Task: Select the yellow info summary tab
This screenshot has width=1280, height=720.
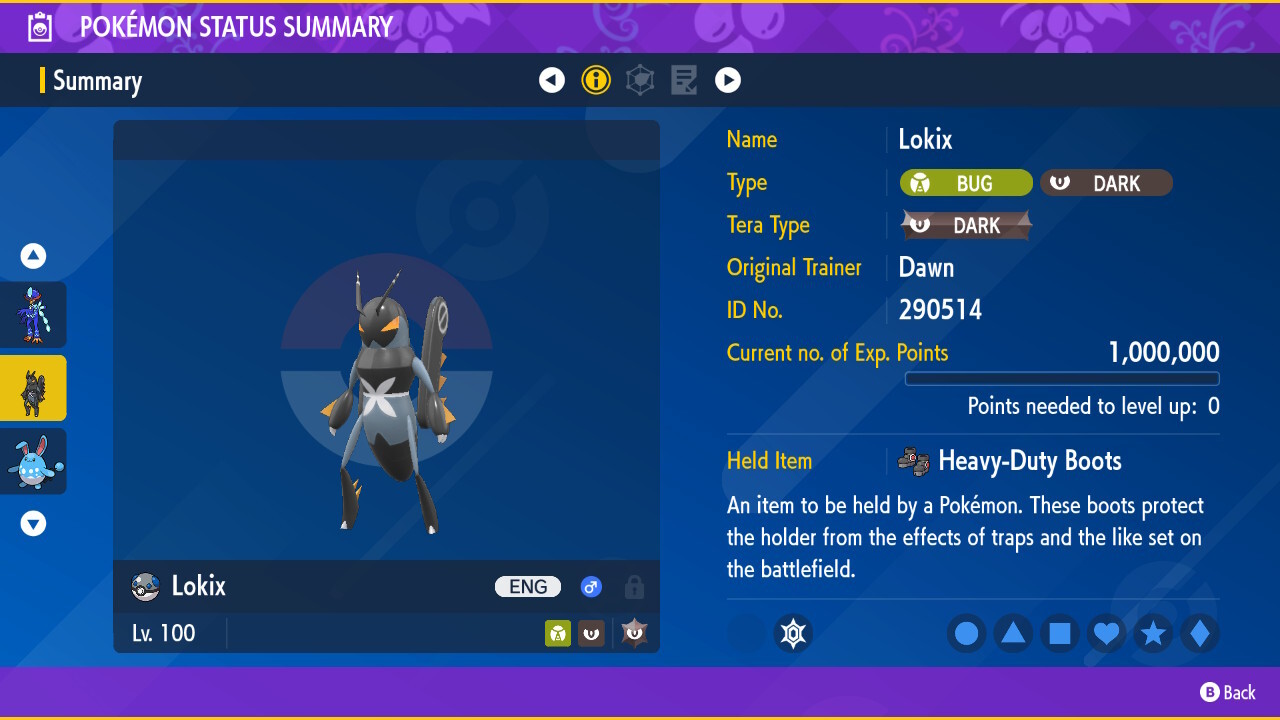Action: point(596,80)
